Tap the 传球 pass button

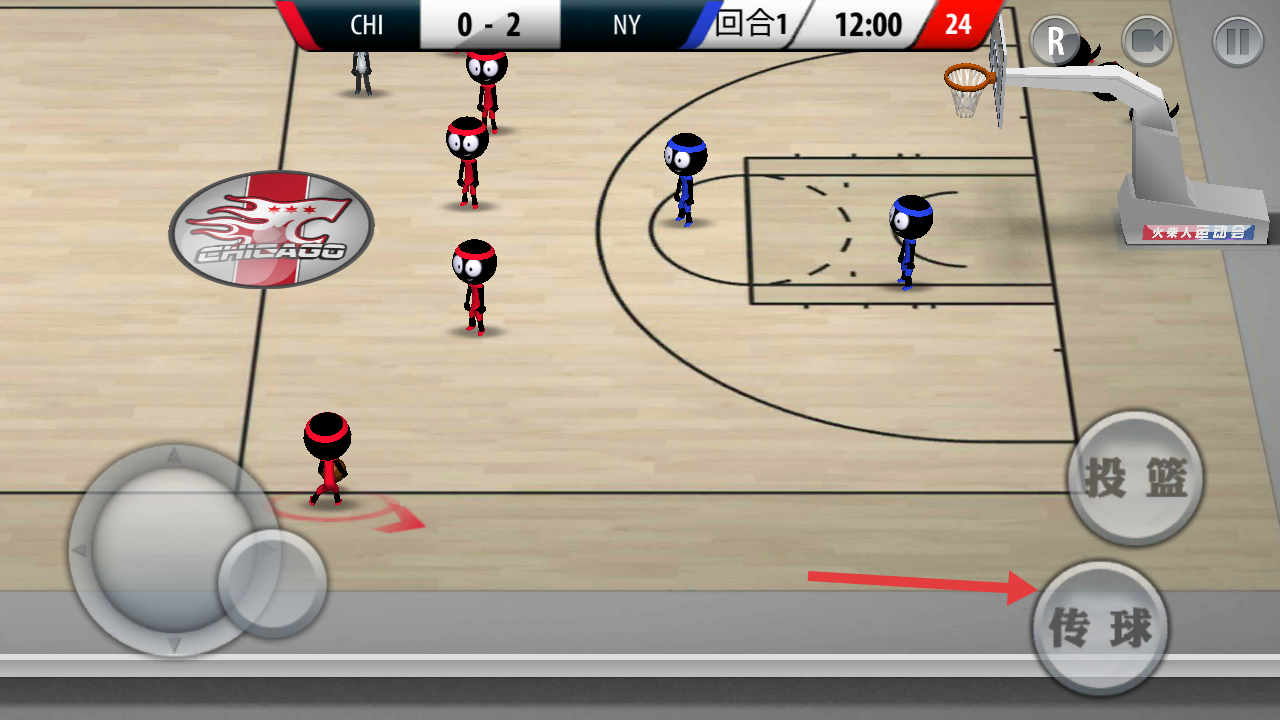pyautogui.click(x=1100, y=627)
